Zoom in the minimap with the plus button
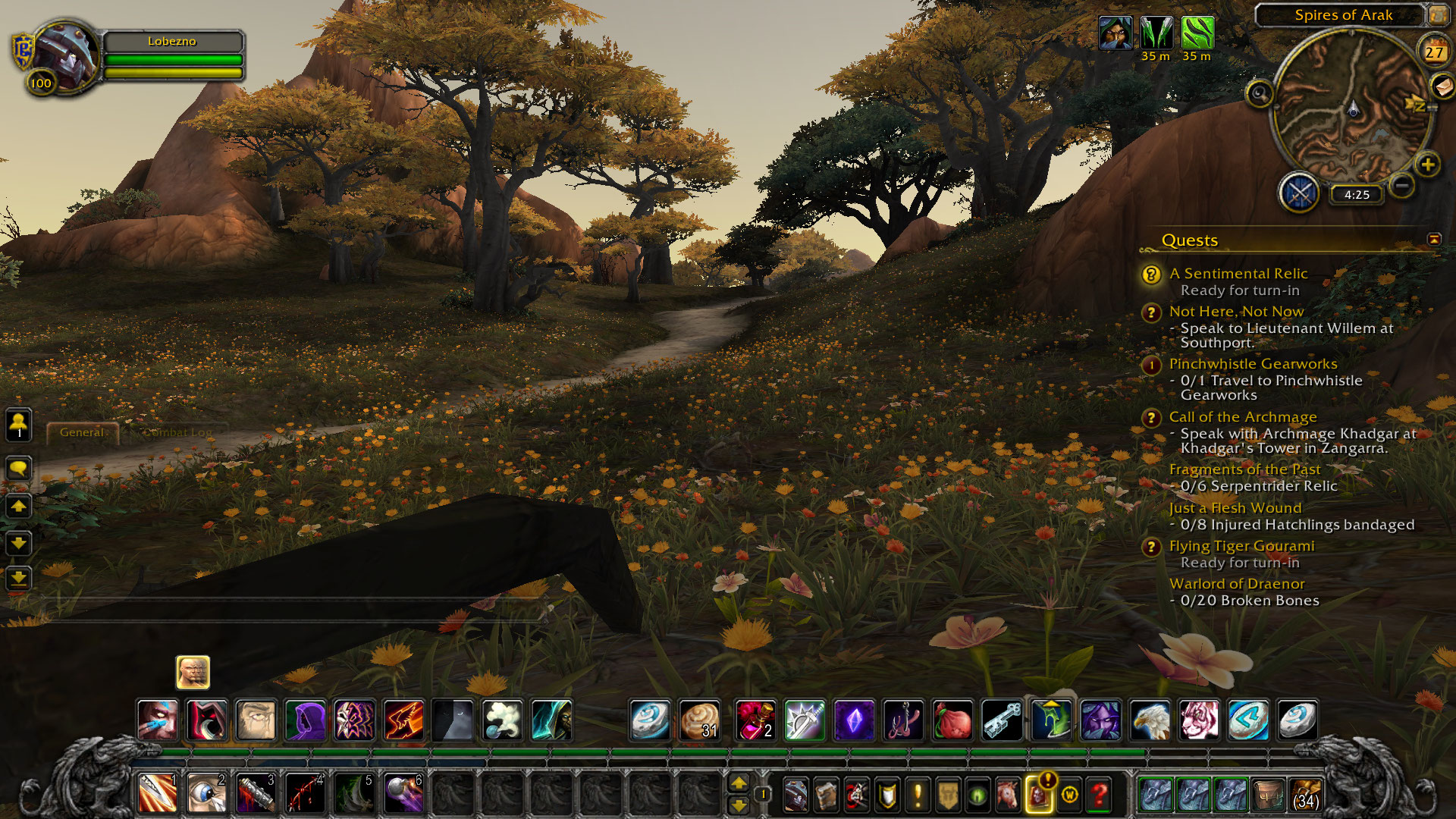Viewport: 1456px width, 819px height. (1427, 165)
